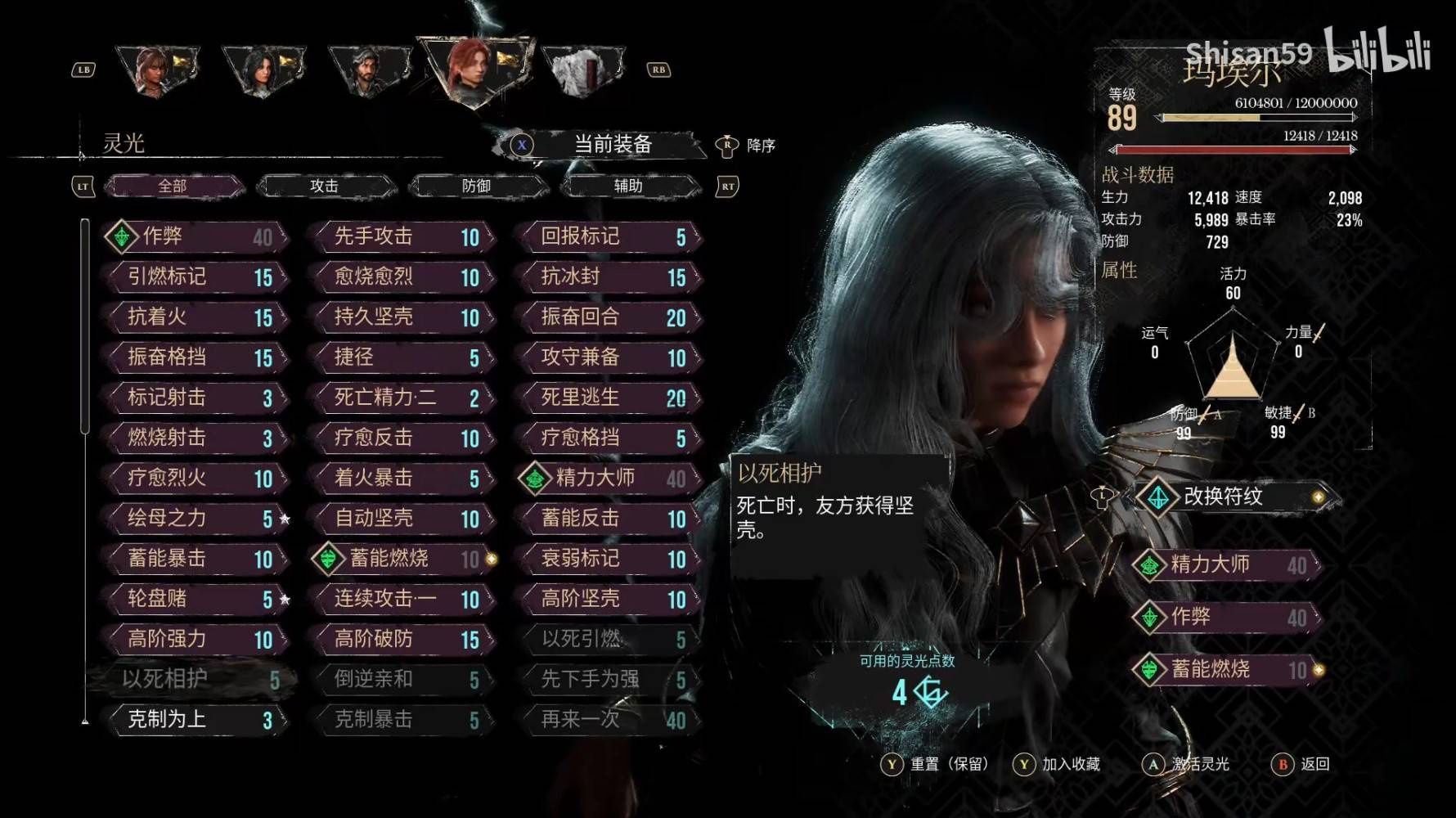The image size is (1456, 818).
Task: Choose the 克制为上 lumina entry
Action: [196, 720]
